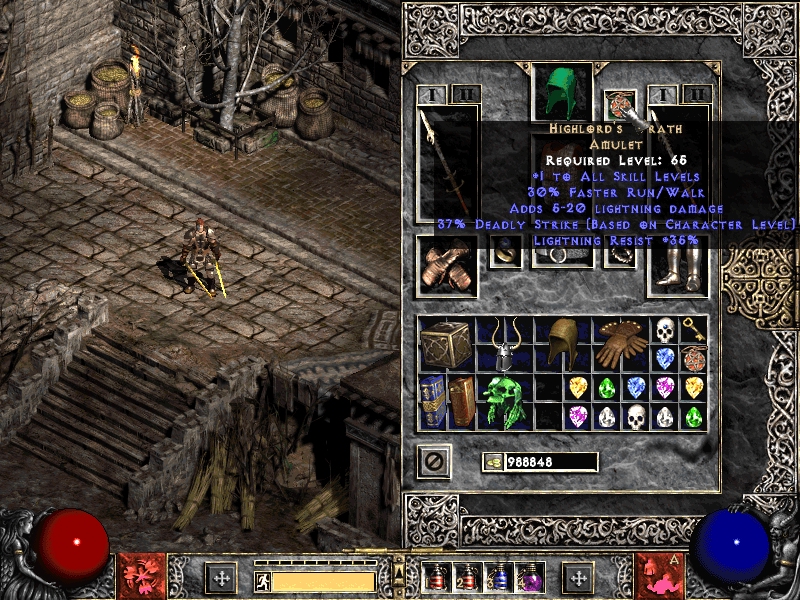Pick up the green skull helm
The image size is (800, 600).
[x=506, y=401]
